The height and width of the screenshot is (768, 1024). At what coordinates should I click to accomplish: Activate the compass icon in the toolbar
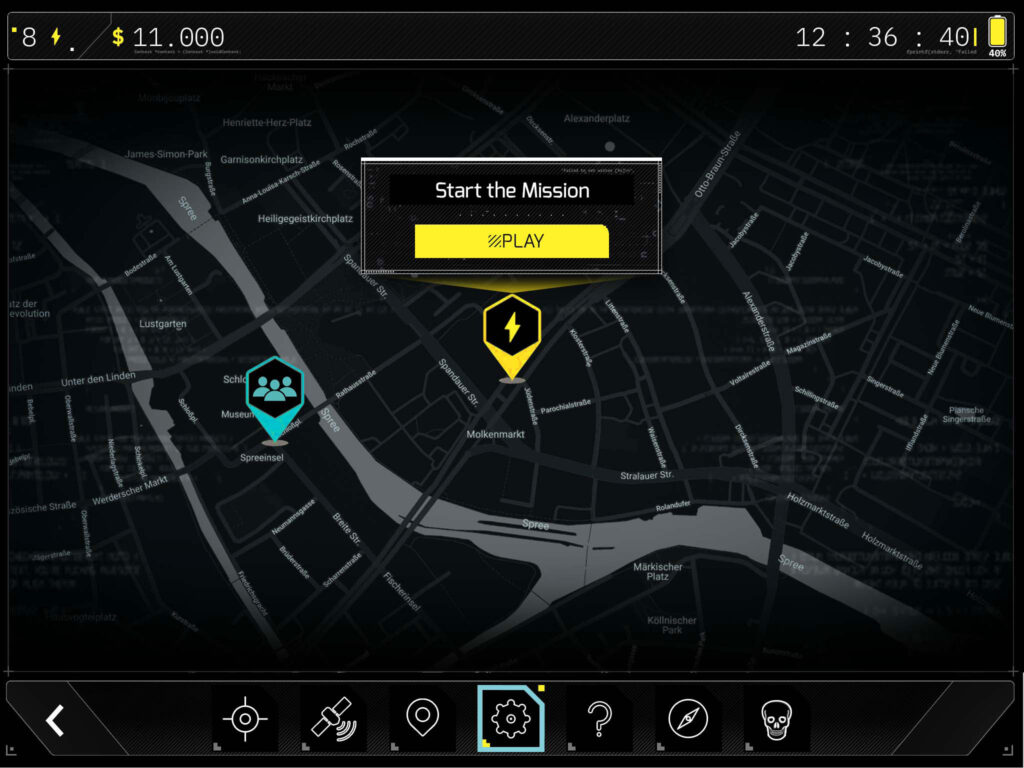(x=688, y=720)
